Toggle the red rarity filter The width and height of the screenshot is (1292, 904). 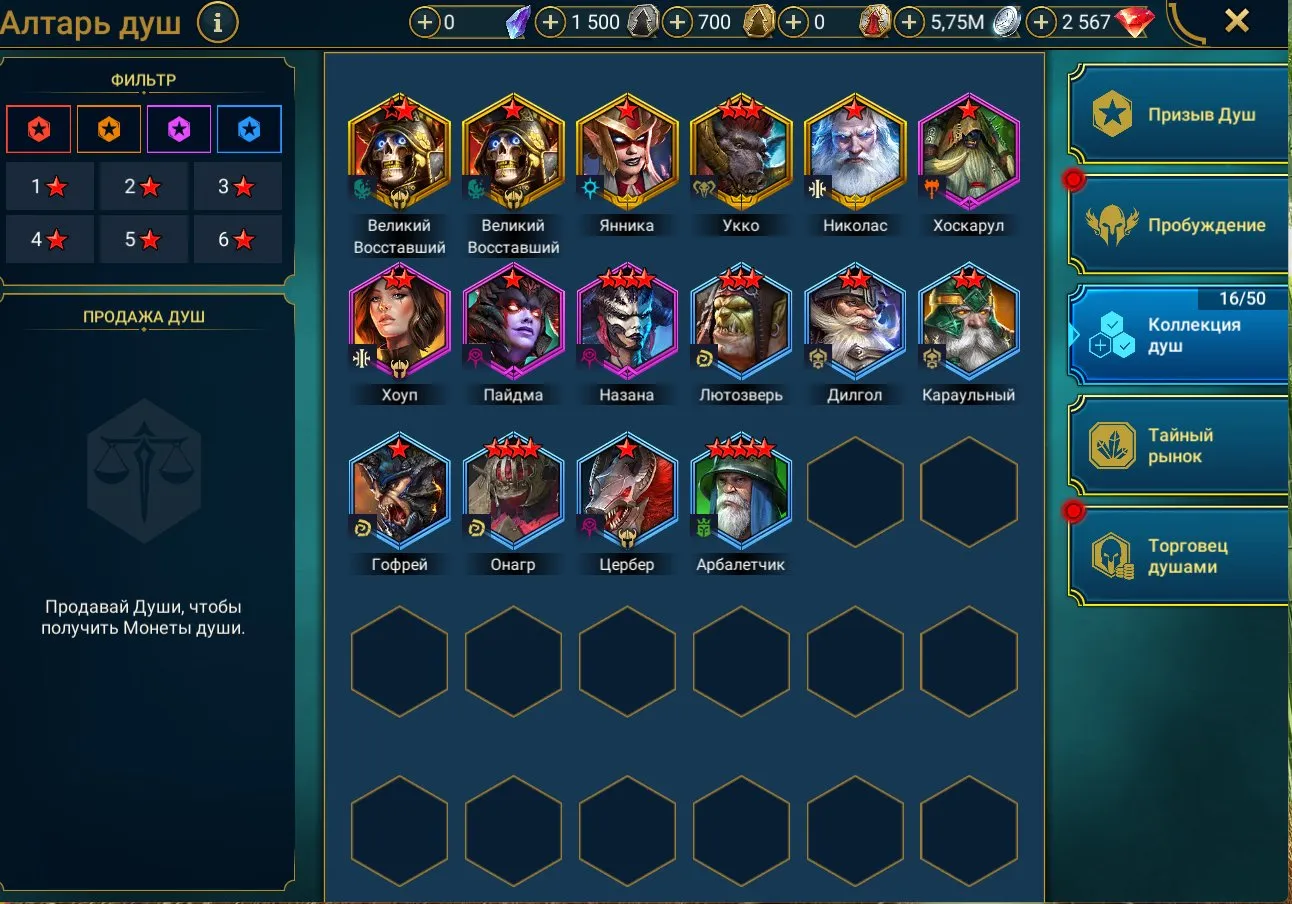[x=38, y=129]
